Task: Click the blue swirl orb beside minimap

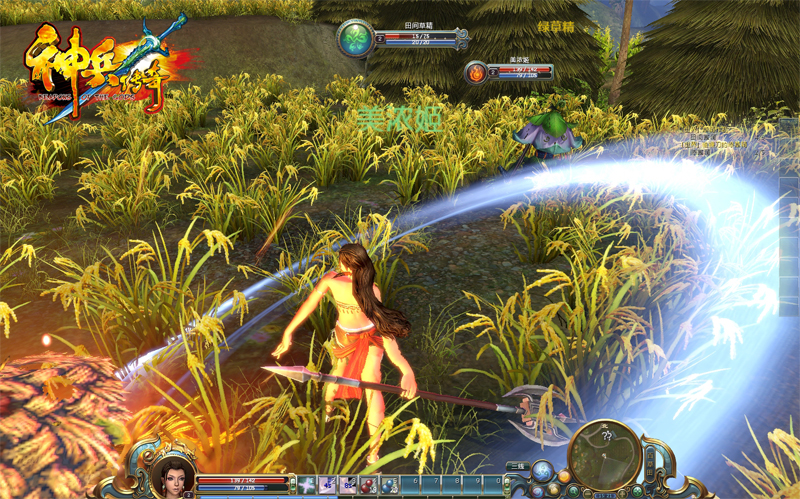Action: 541,471
